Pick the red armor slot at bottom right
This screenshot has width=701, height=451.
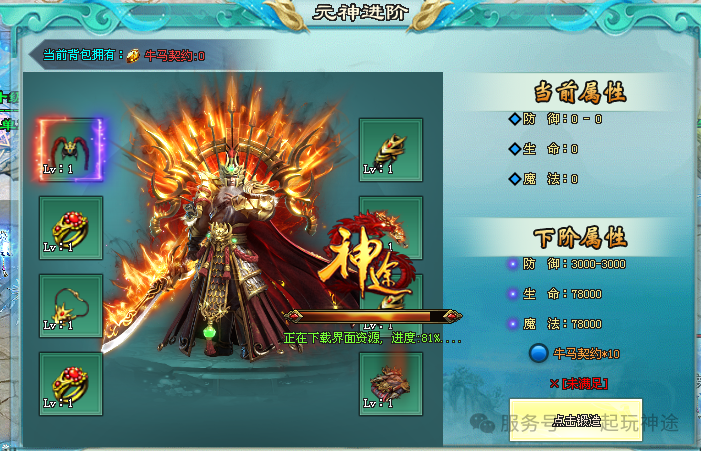[x=390, y=383]
